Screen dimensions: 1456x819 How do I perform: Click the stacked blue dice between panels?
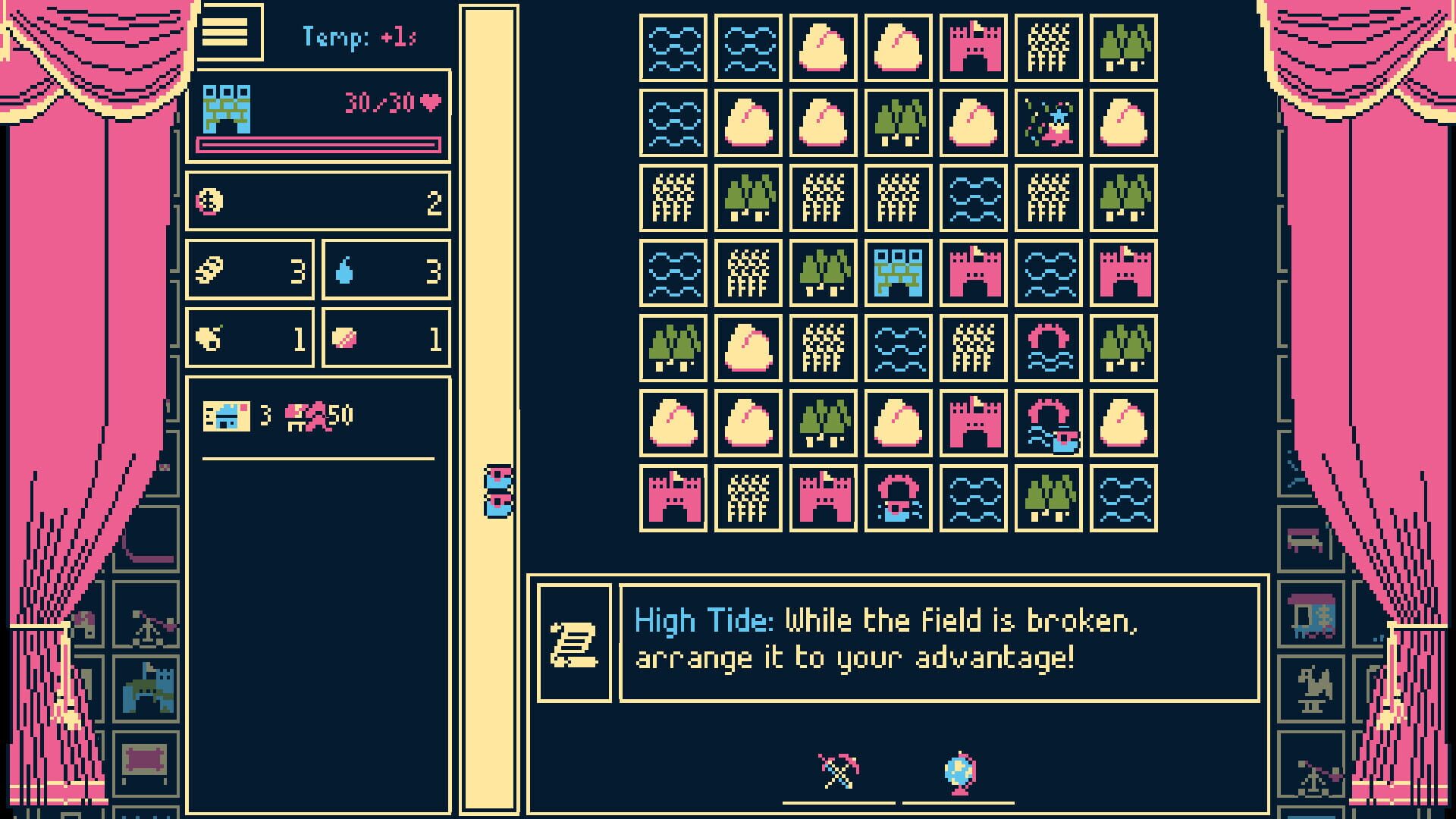(497, 489)
